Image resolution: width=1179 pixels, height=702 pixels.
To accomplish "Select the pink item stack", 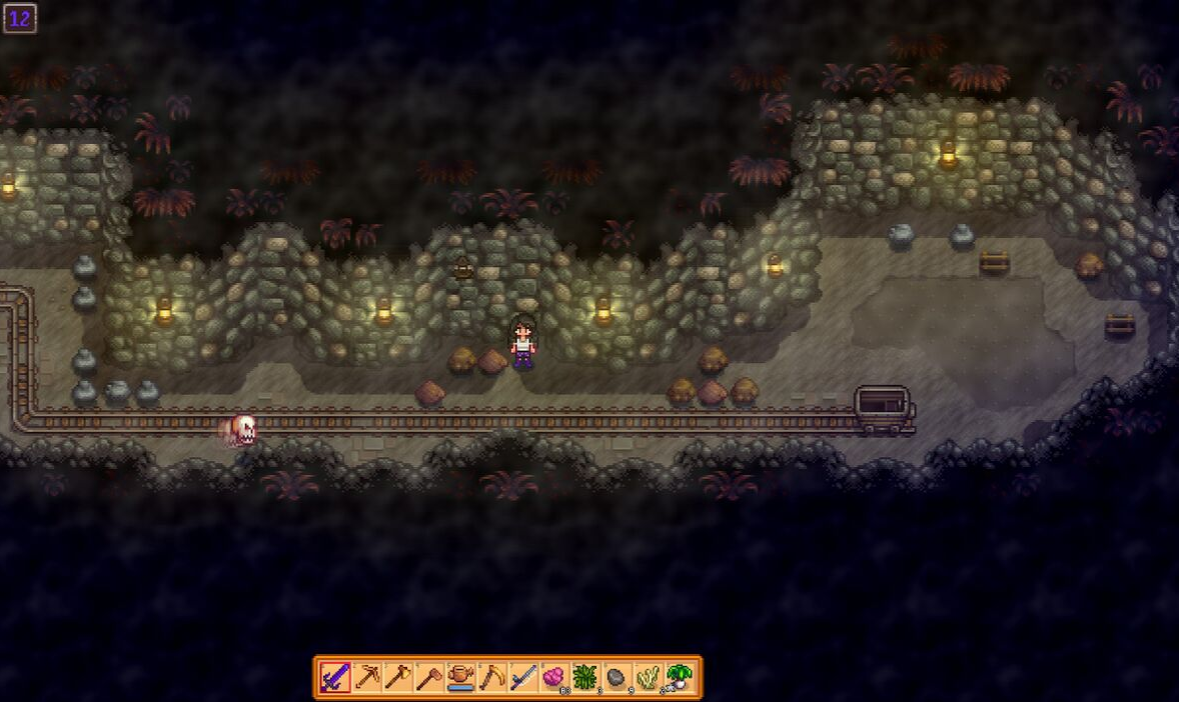I will click(553, 678).
